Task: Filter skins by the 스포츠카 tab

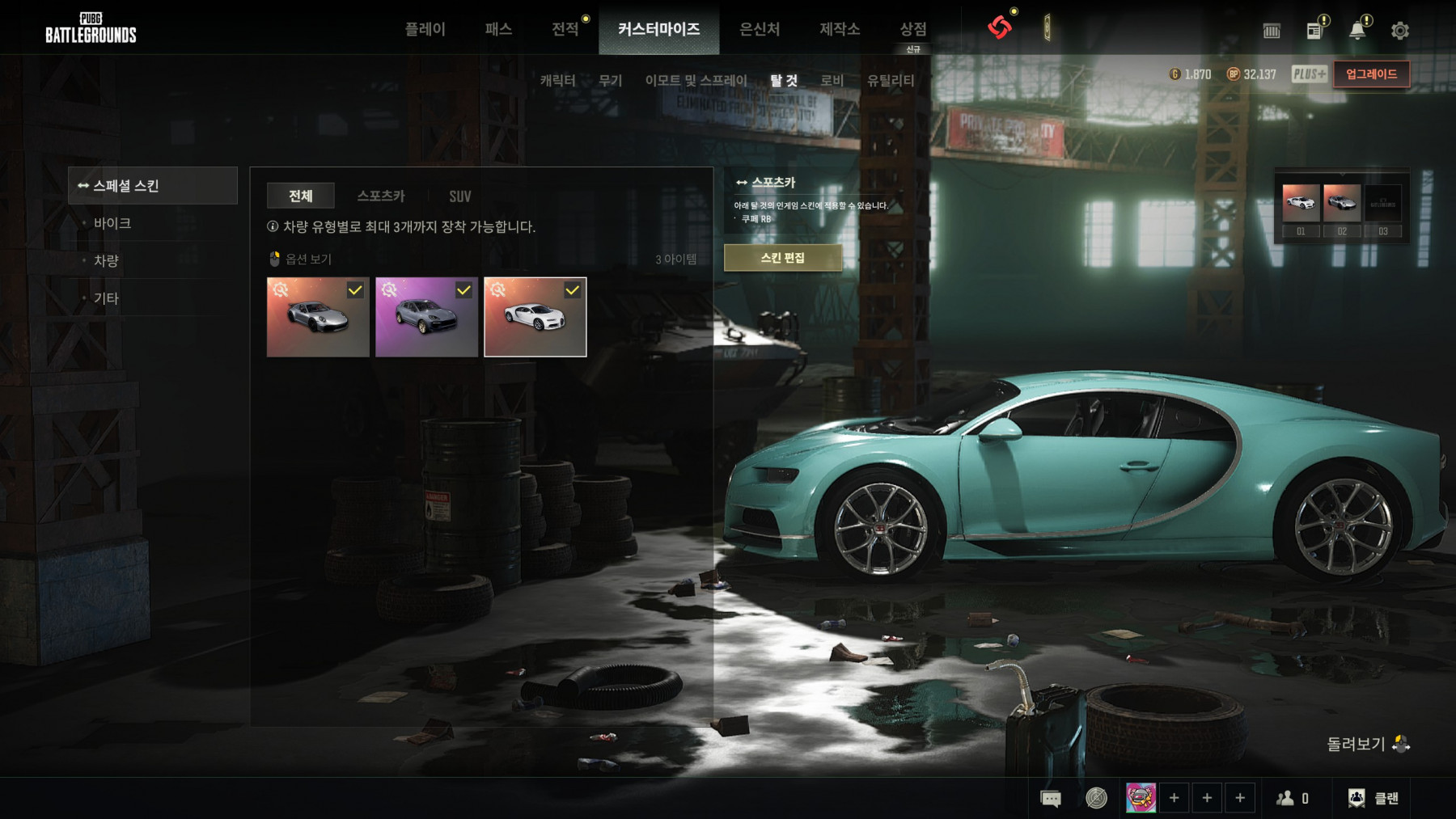Action: coord(381,196)
